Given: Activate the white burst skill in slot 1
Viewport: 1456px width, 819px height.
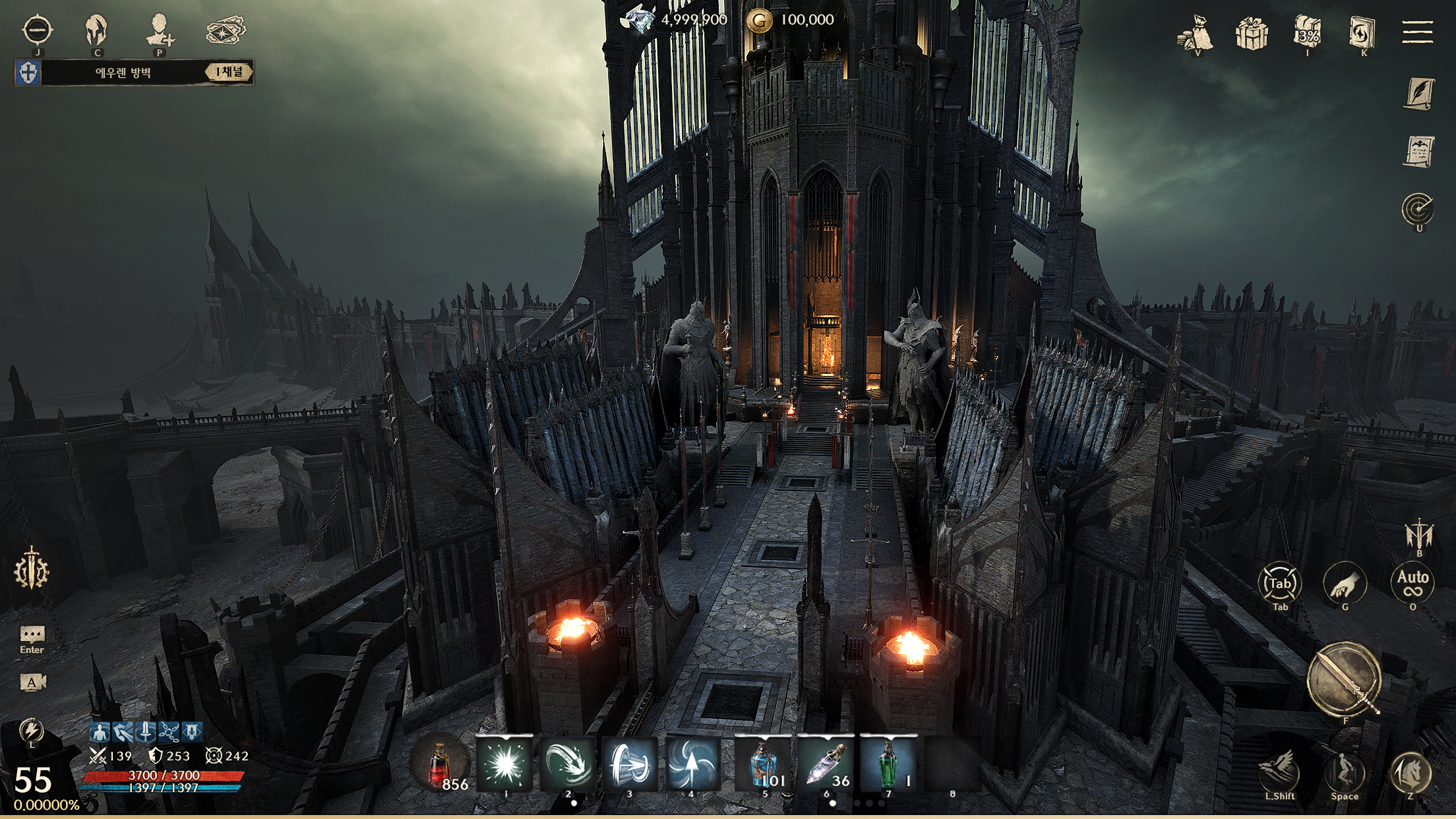Looking at the screenshot, I should (504, 764).
